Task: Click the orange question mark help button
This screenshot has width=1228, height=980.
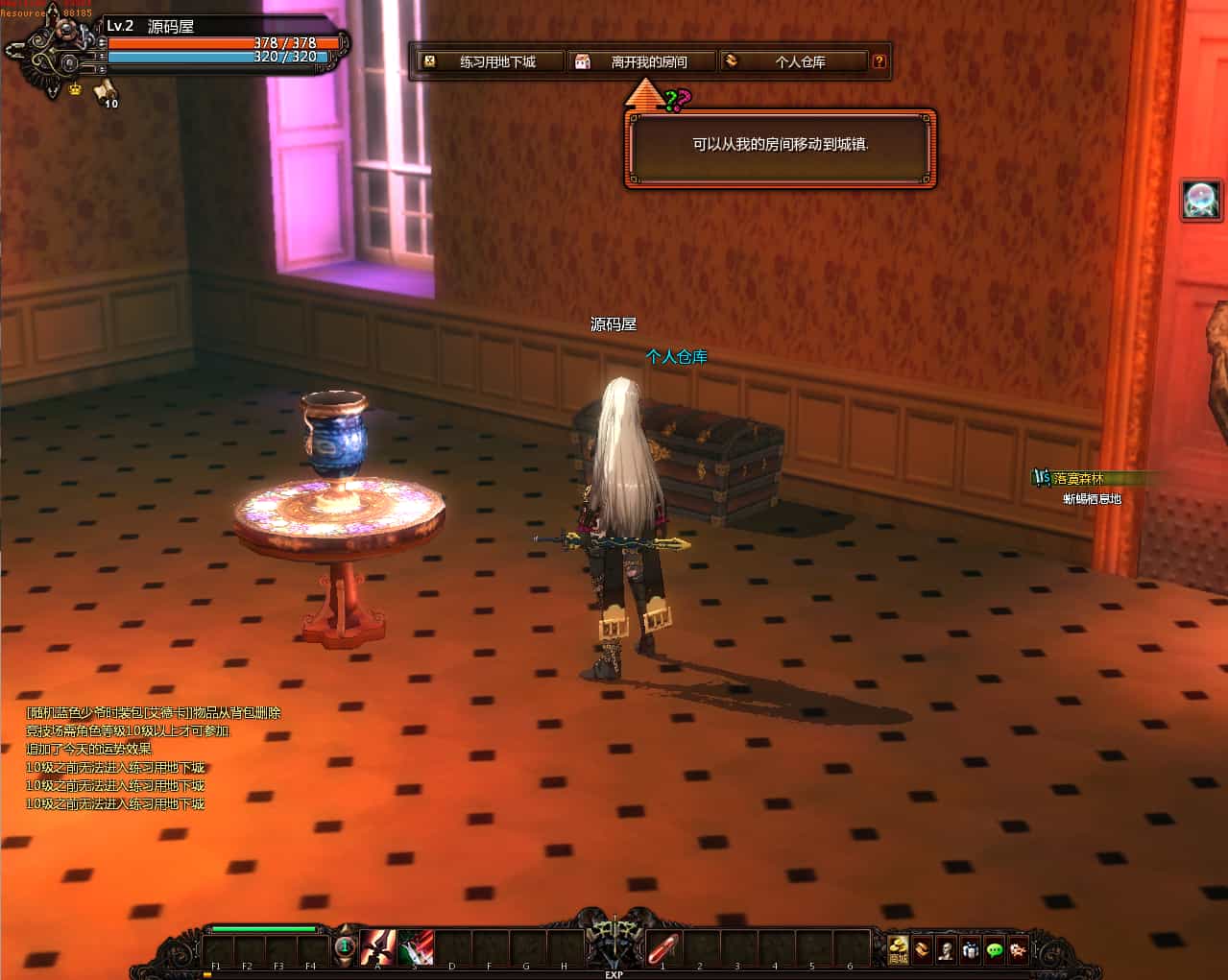Action: [x=879, y=62]
